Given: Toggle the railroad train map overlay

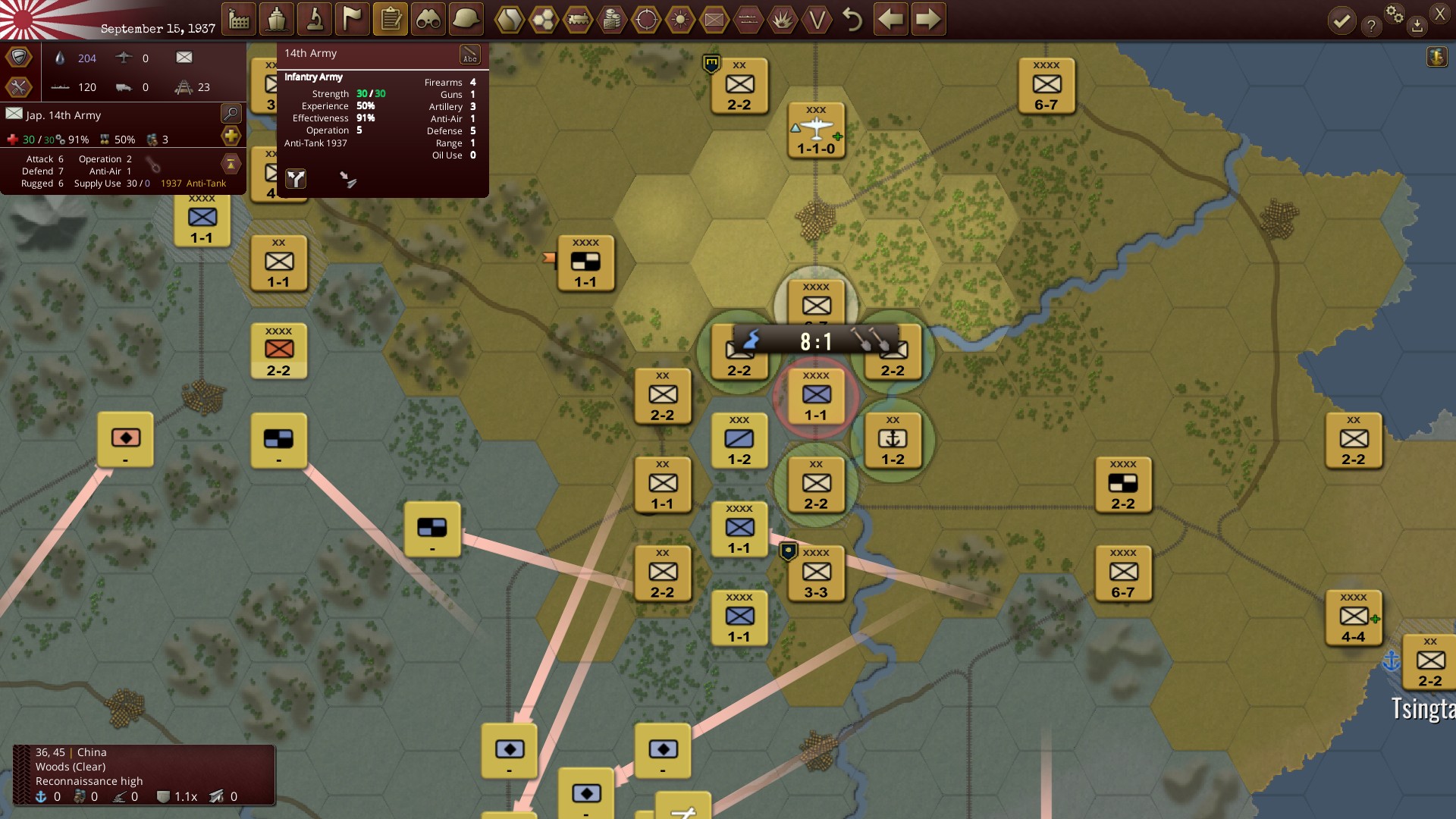Looking at the screenshot, I should coord(578,20).
